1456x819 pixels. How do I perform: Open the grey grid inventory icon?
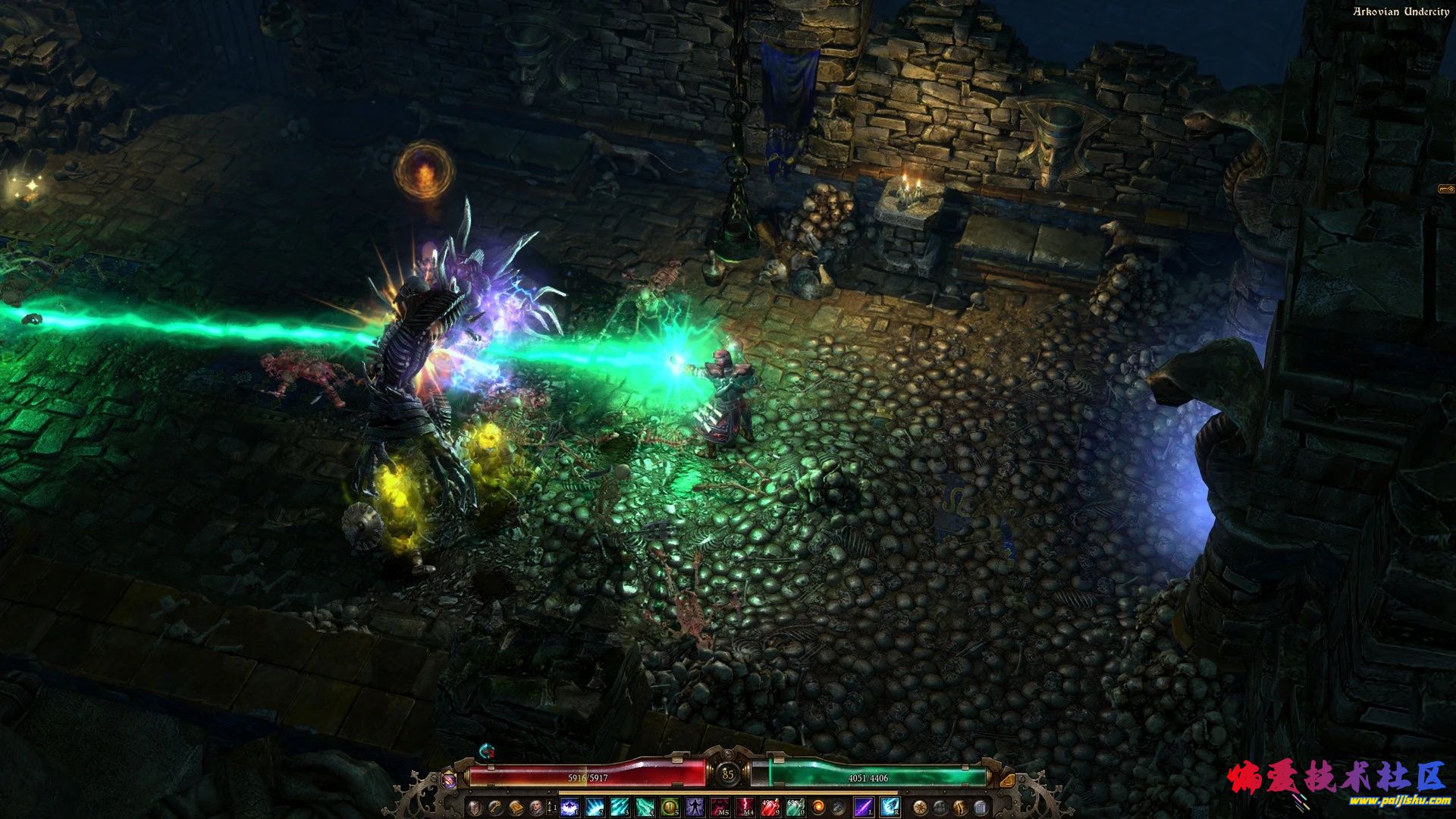[981, 807]
